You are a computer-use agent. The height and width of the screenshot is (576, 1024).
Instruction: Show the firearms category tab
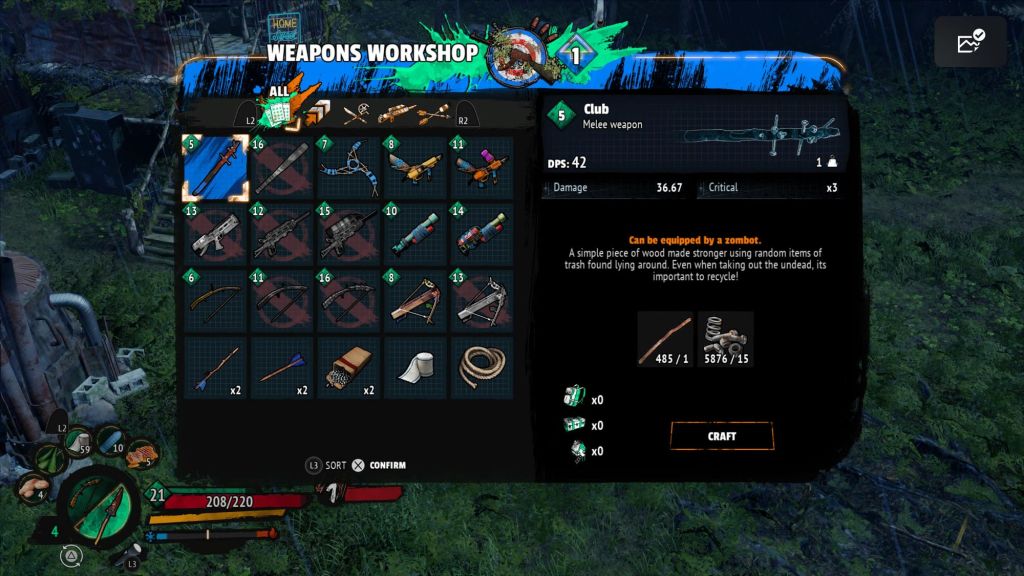pyautogui.click(x=397, y=113)
